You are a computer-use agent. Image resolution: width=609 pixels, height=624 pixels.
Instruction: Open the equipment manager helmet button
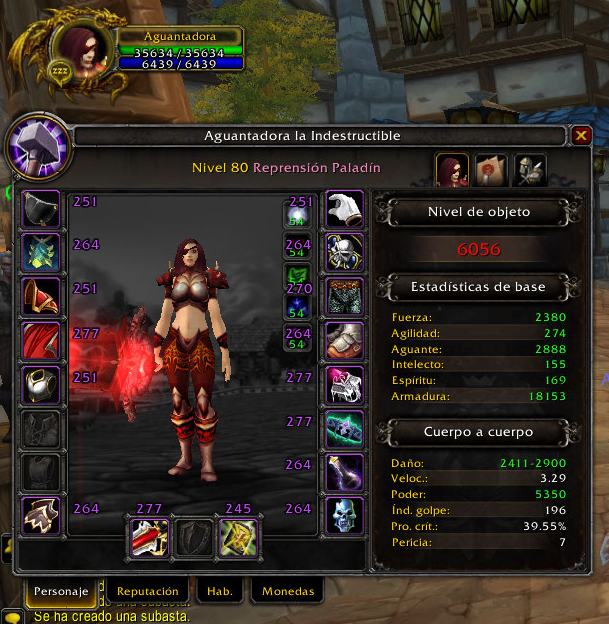[529, 170]
